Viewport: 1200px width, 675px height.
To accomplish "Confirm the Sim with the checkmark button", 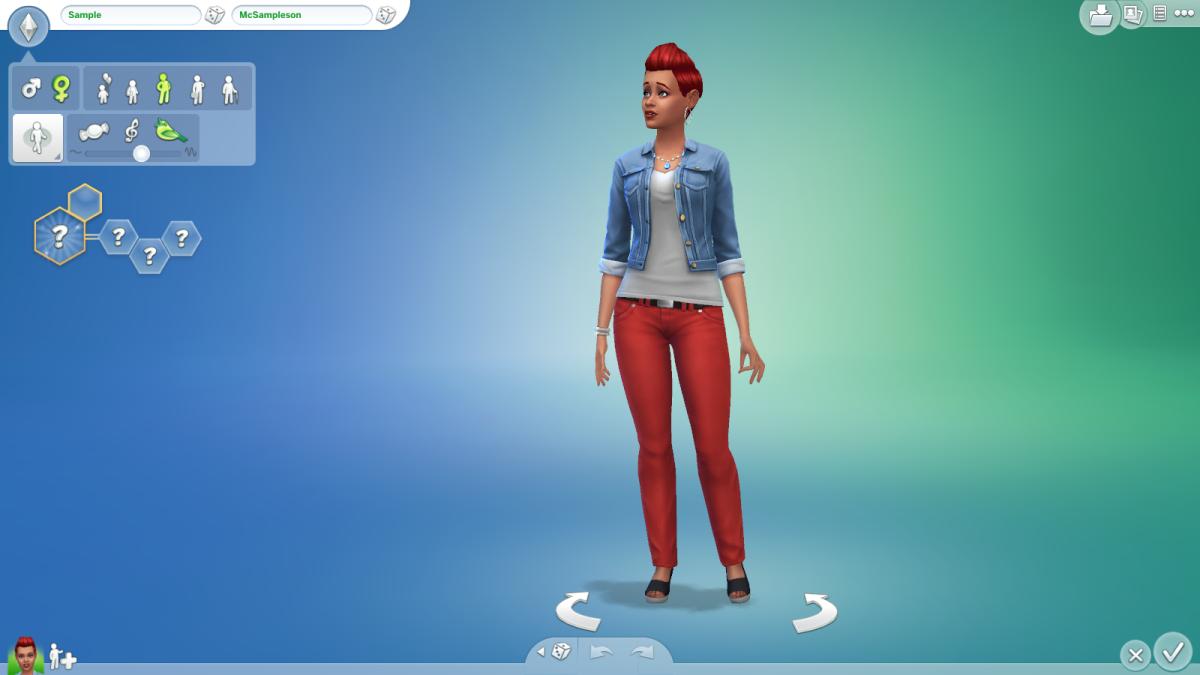I will click(1172, 652).
